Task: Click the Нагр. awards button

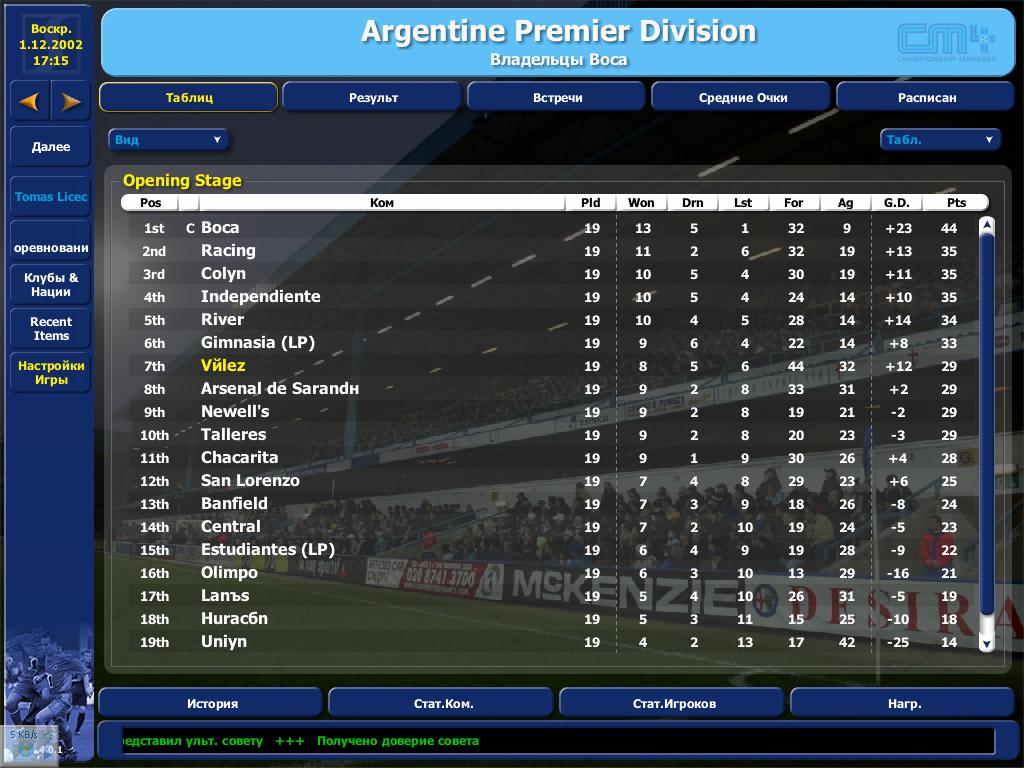Action: coord(904,703)
